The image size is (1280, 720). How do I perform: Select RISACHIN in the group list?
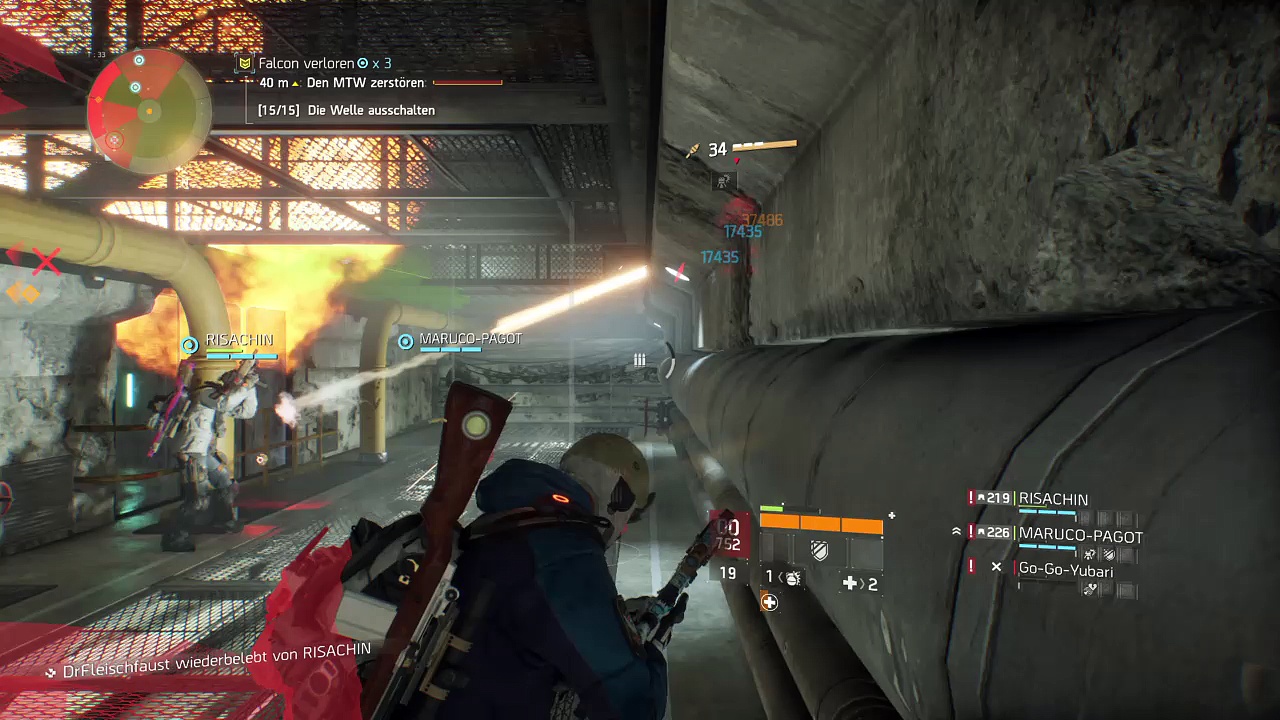pos(1053,499)
